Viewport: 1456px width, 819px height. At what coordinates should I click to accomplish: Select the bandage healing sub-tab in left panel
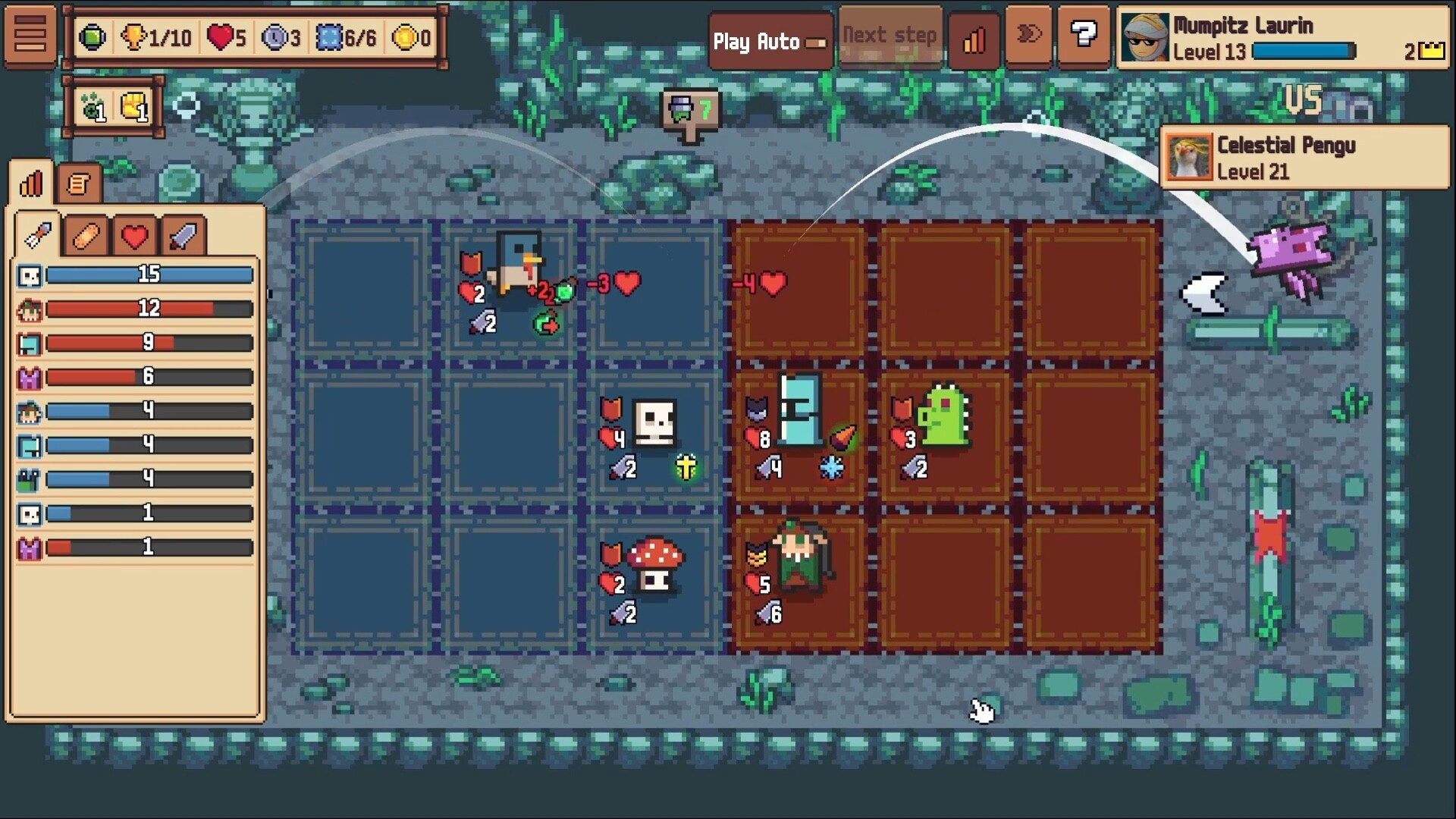85,235
